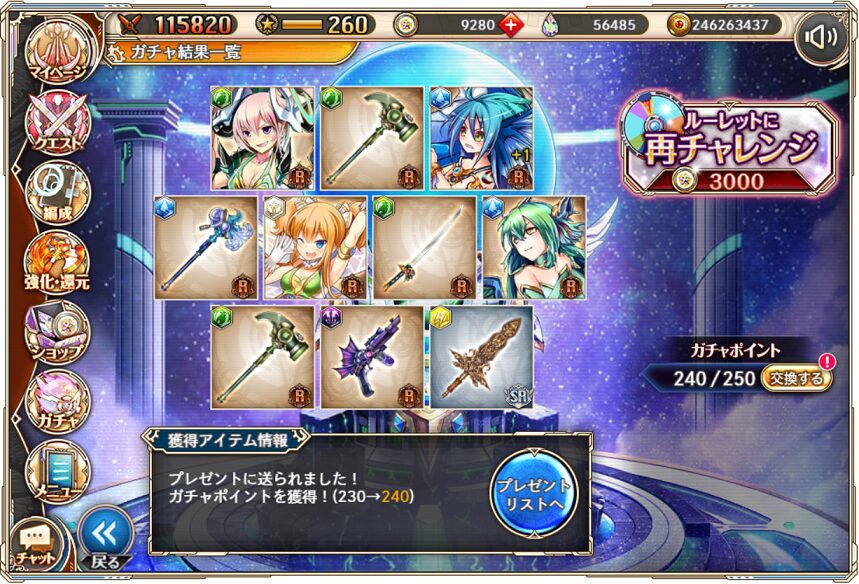Image resolution: width=859 pixels, height=584 pixels.
Task: Select the pink-haired character card
Action: coord(262,138)
